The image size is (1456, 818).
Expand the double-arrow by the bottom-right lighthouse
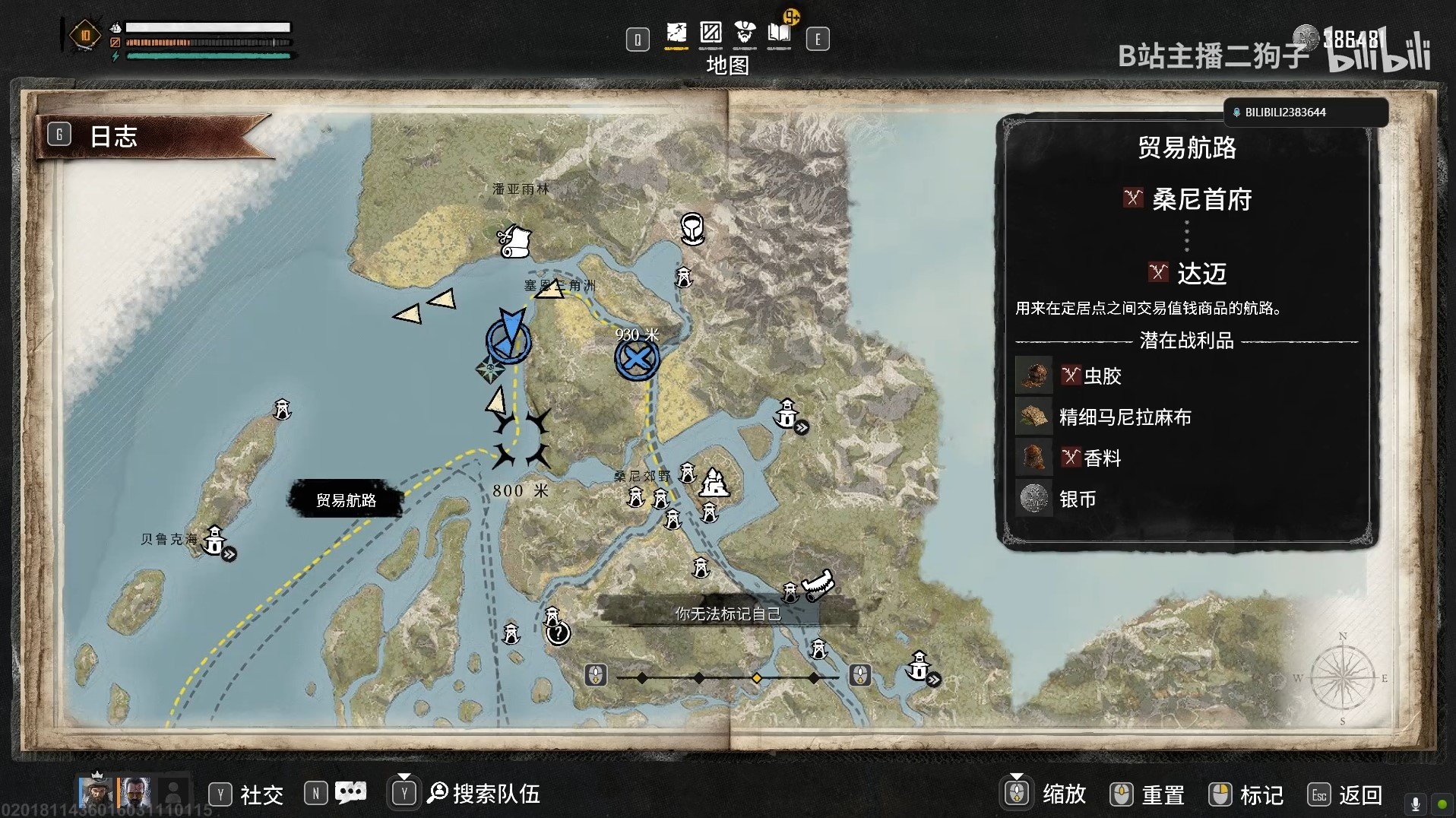[x=935, y=681]
